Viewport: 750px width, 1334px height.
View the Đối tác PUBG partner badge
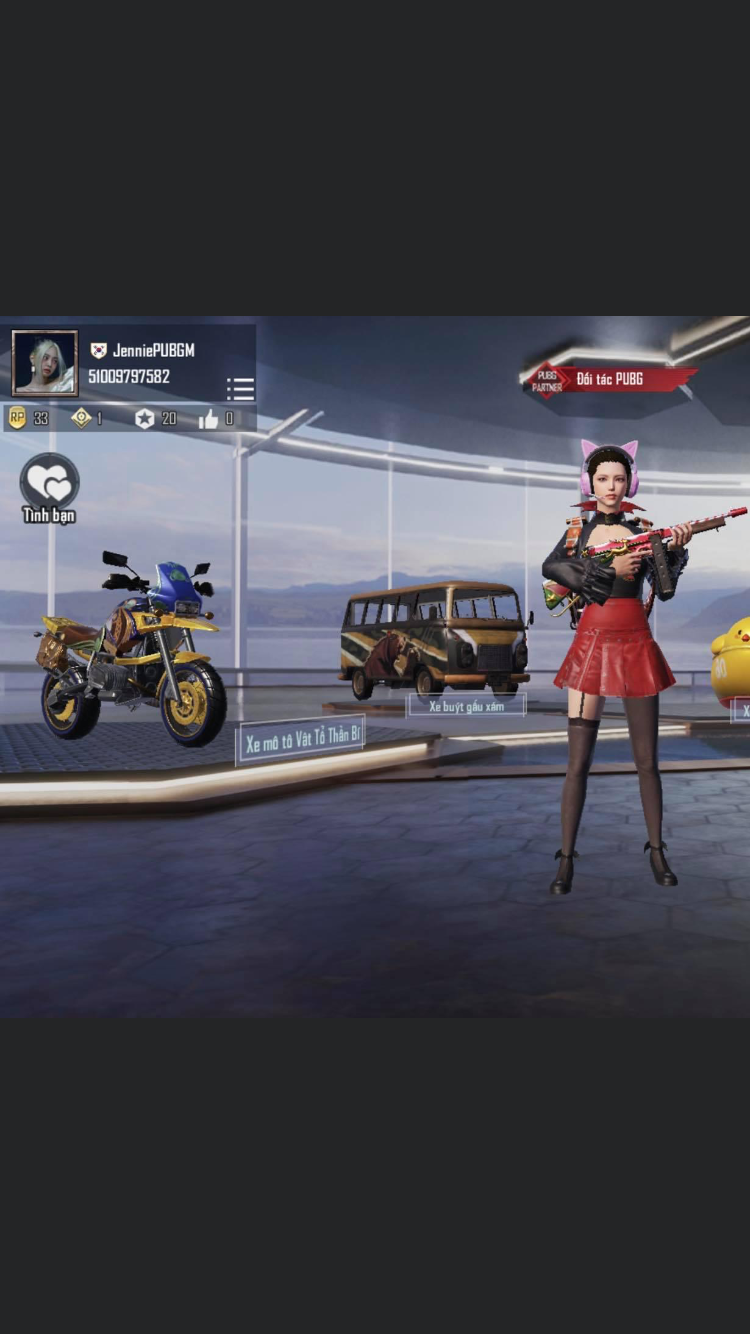(608, 379)
